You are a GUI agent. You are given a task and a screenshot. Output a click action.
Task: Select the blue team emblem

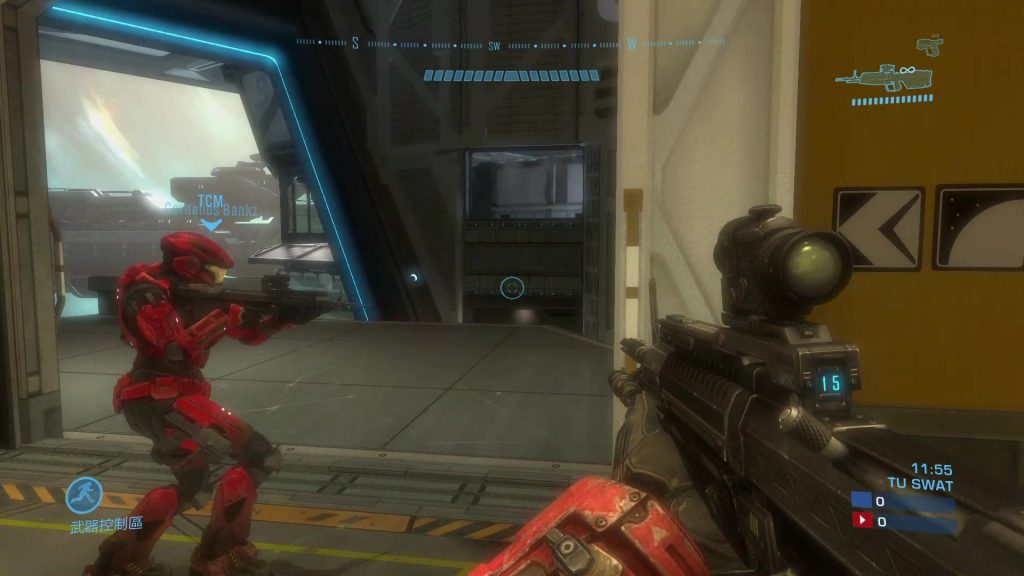click(x=861, y=501)
